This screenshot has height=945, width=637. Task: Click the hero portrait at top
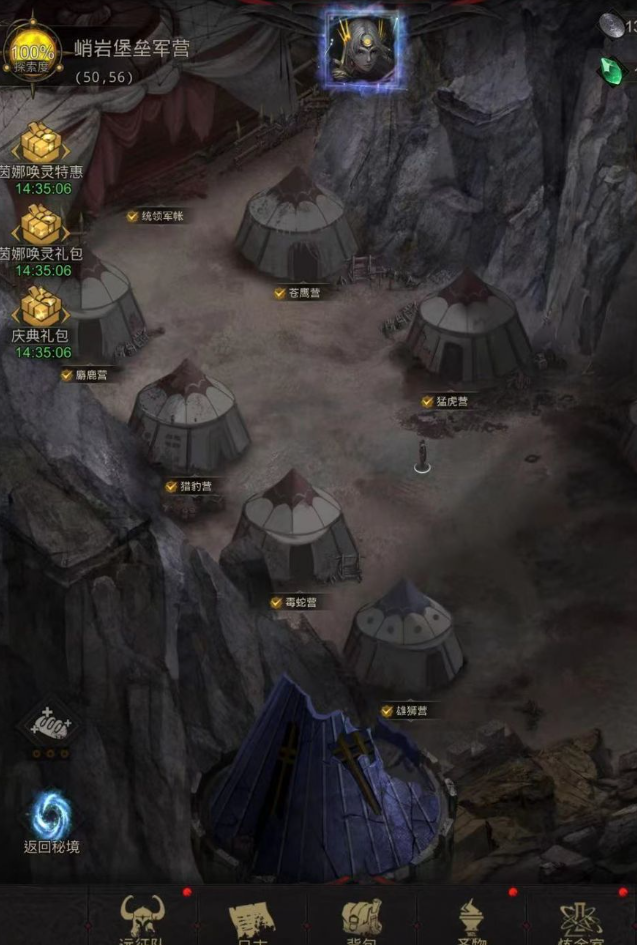point(363,48)
